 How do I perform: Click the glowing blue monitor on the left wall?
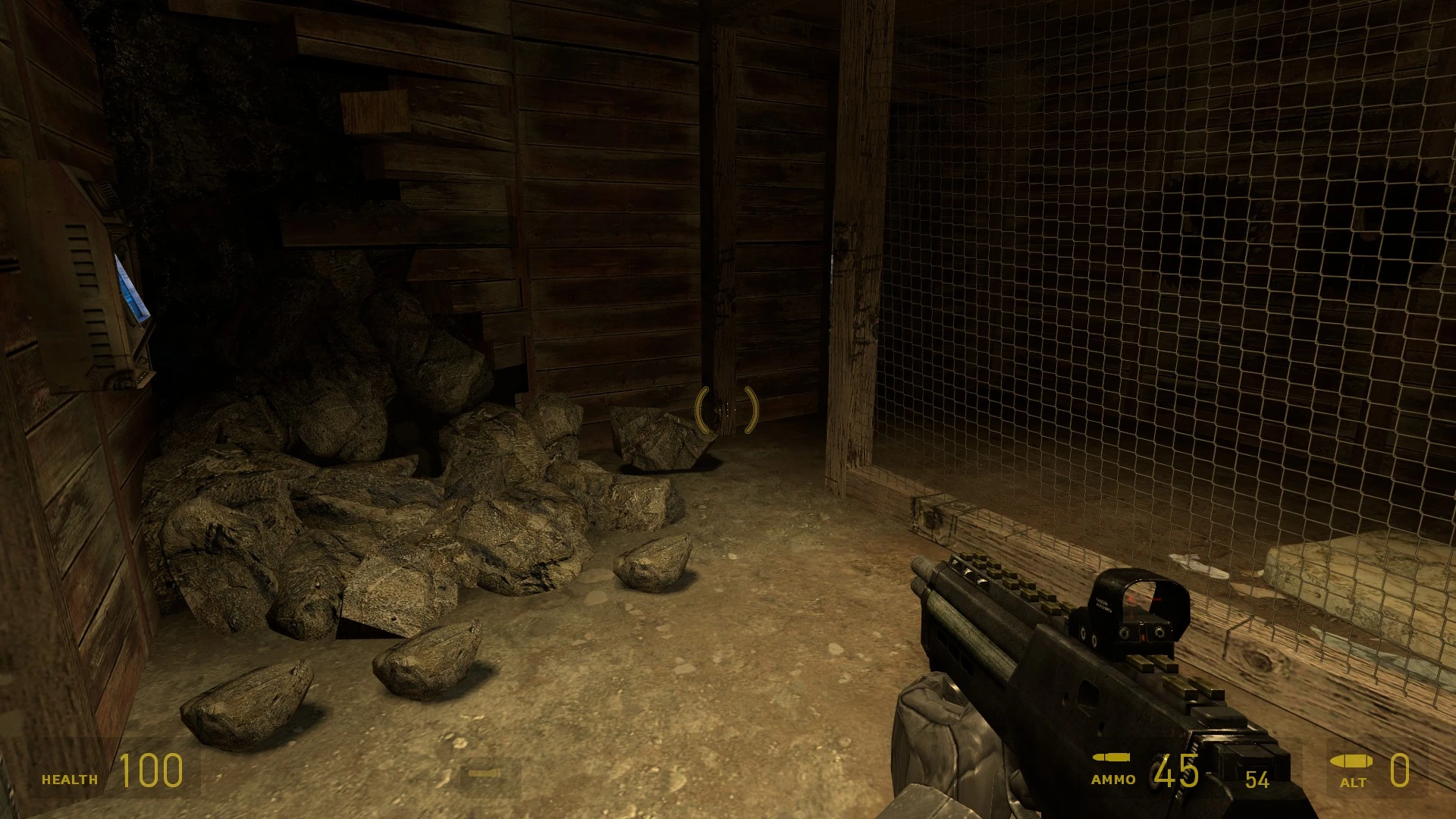[x=130, y=288]
